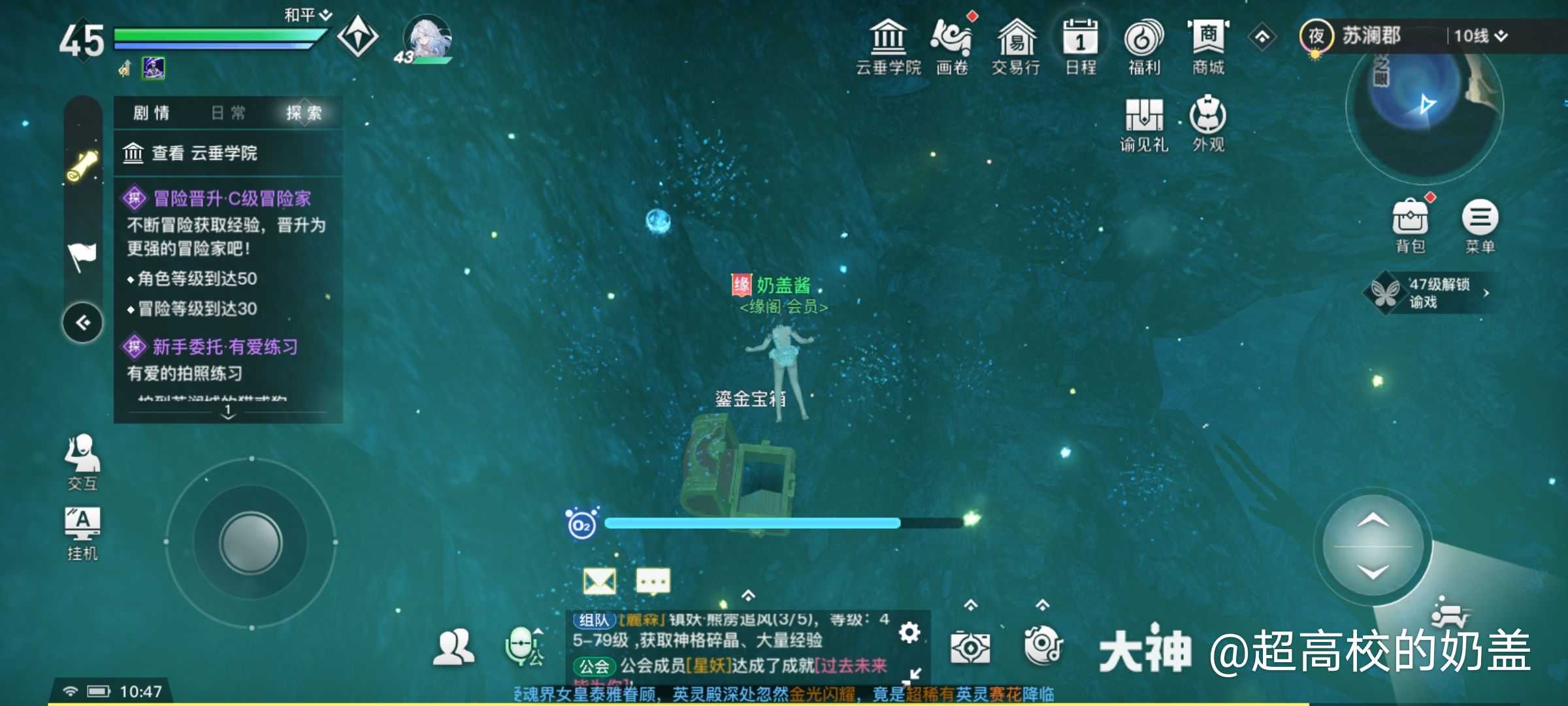
Task: Open the 云垂学院 academy menu
Action: pos(888,46)
